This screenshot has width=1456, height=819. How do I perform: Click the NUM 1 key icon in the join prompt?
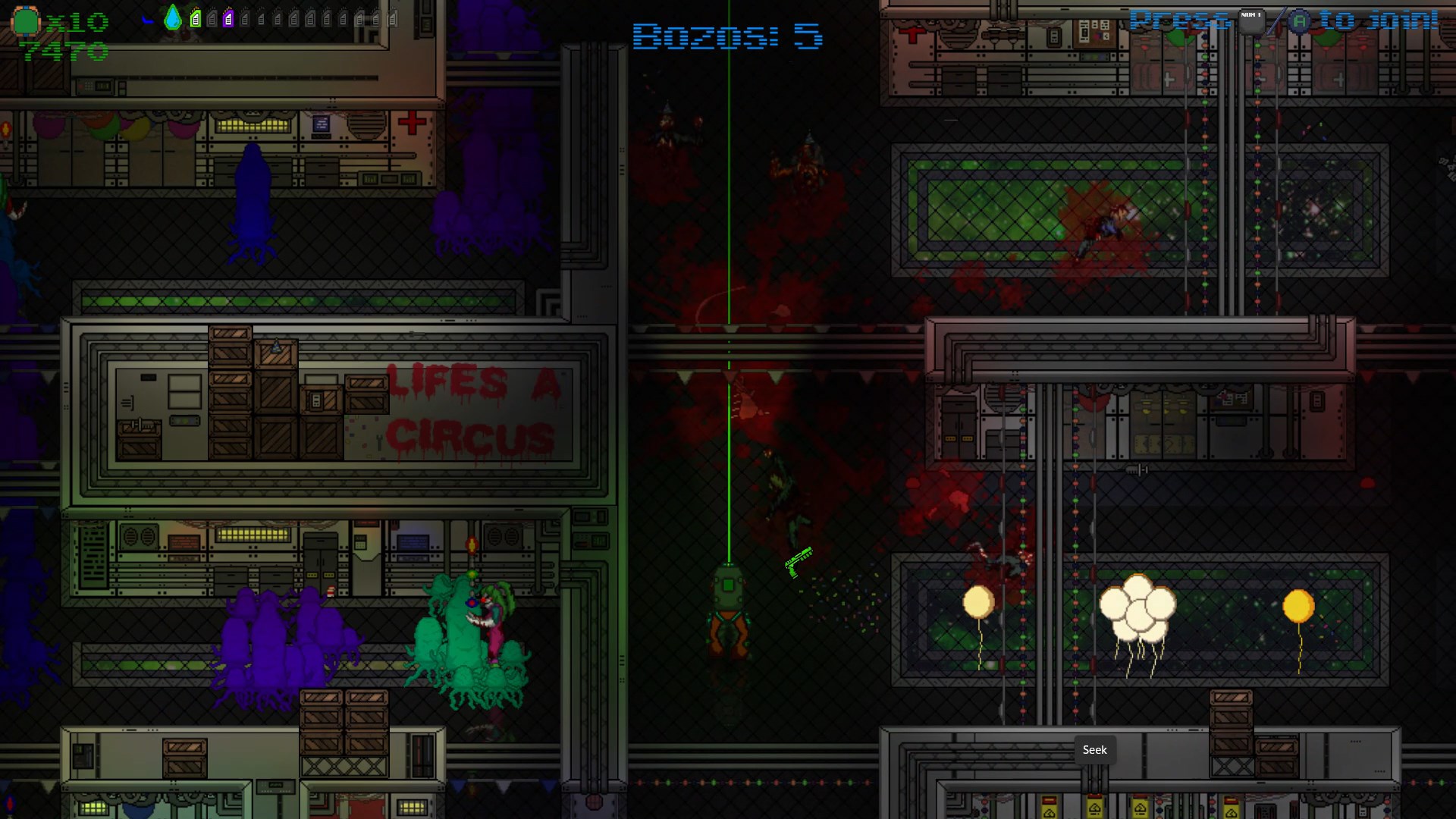point(1251,21)
